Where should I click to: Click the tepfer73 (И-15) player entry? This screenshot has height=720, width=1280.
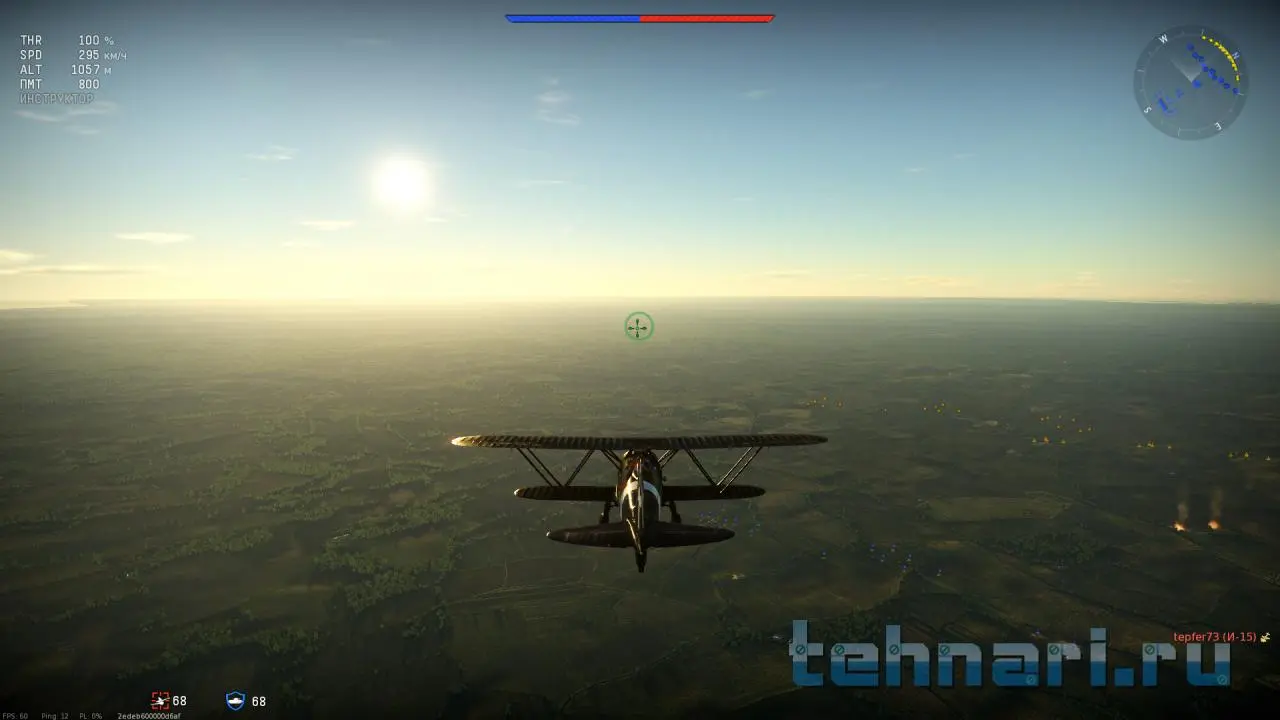pos(1215,637)
